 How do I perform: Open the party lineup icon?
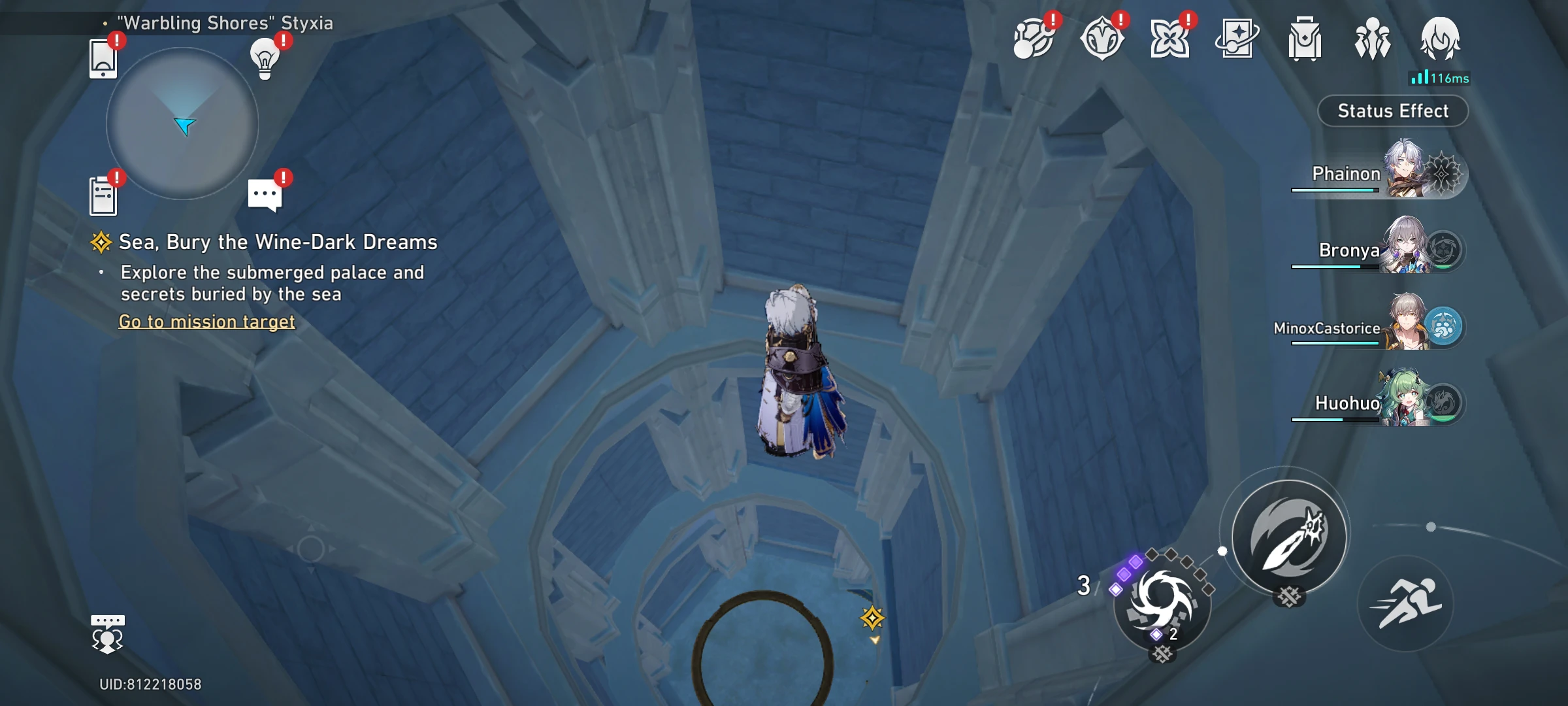(x=1375, y=39)
